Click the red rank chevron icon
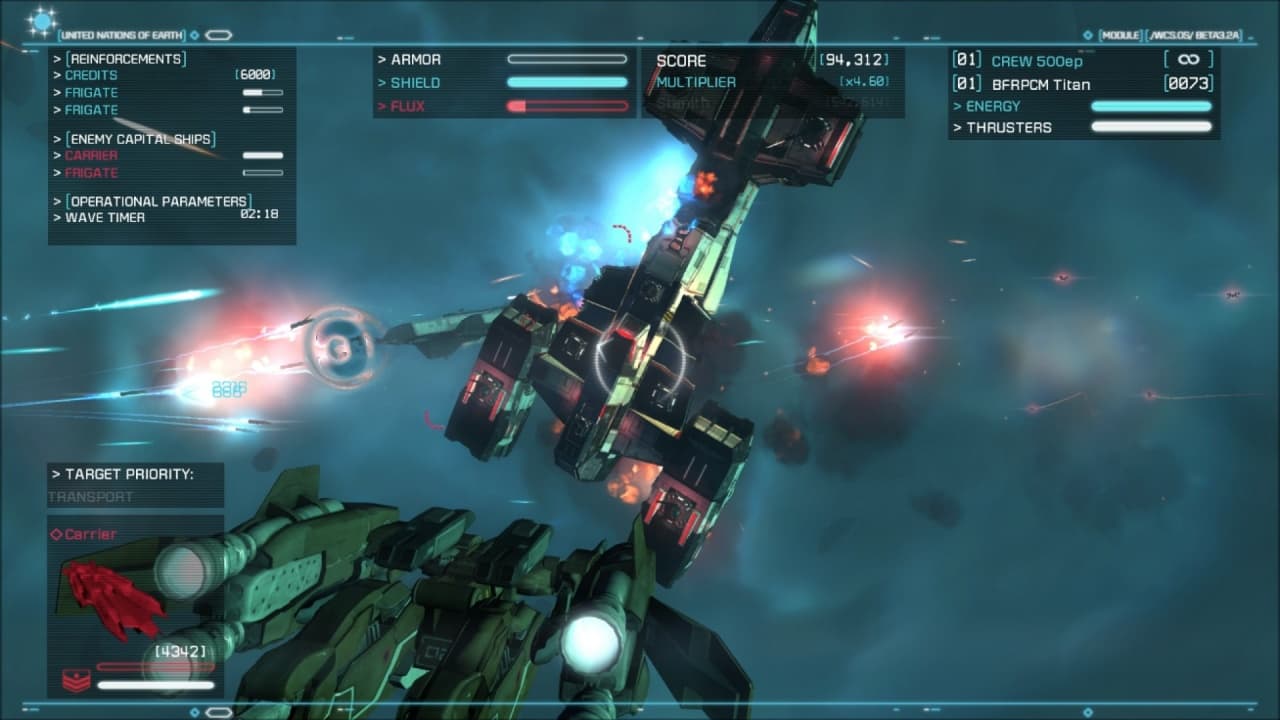 tap(76, 679)
